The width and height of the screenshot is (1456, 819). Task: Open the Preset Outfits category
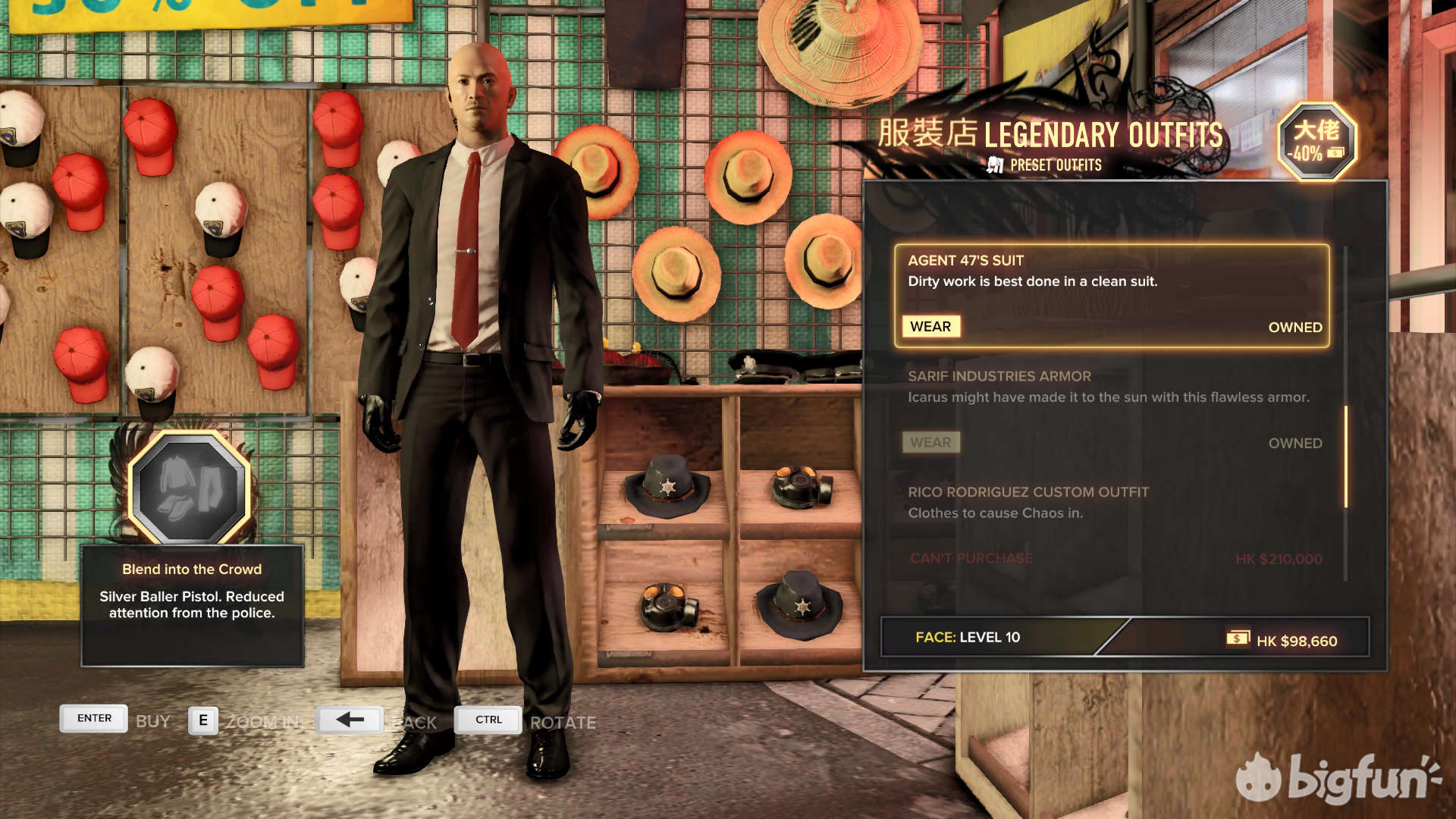pos(1046,165)
